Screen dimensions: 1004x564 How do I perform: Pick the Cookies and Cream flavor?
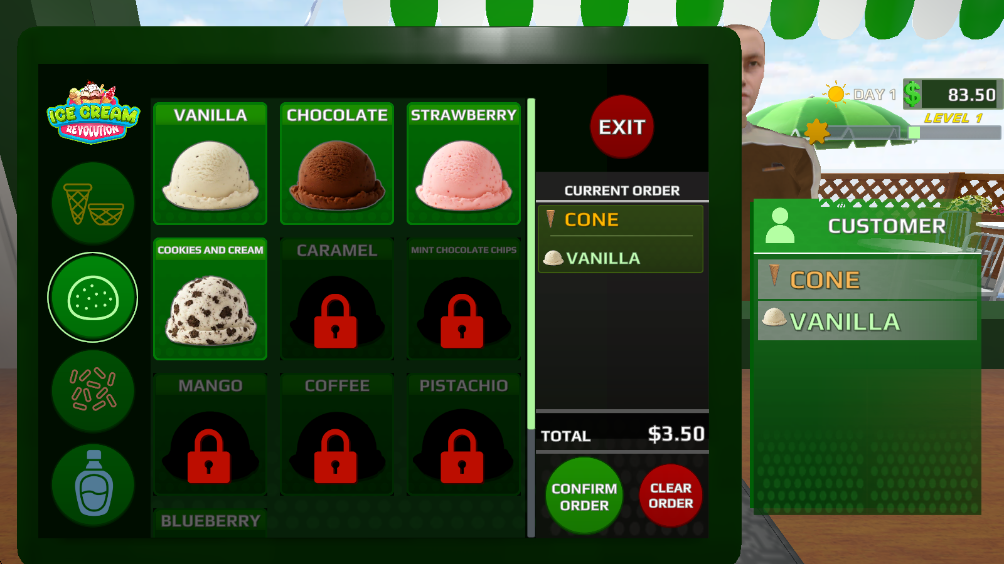[210, 299]
